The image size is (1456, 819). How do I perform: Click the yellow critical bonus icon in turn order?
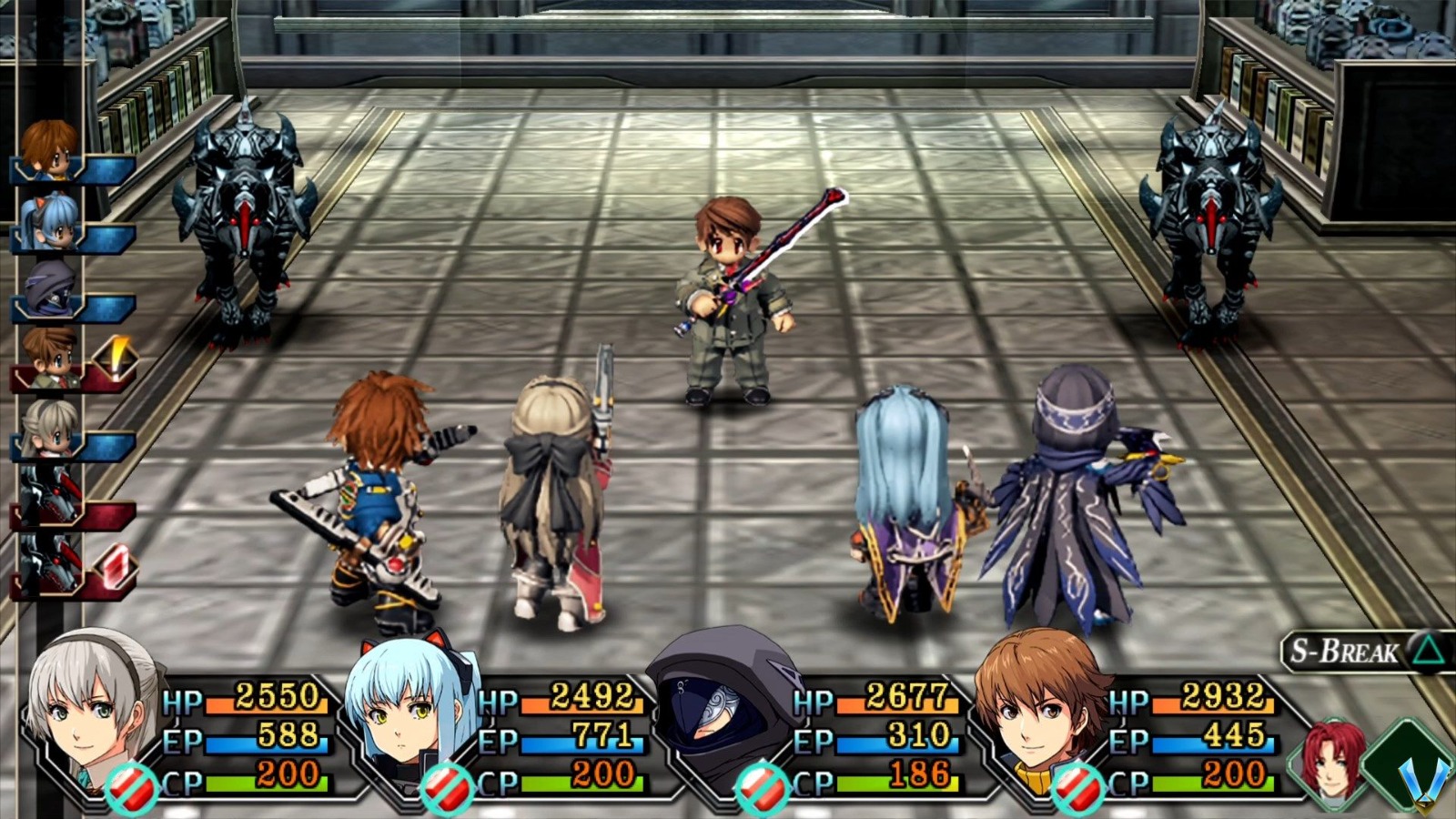[116, 355]
